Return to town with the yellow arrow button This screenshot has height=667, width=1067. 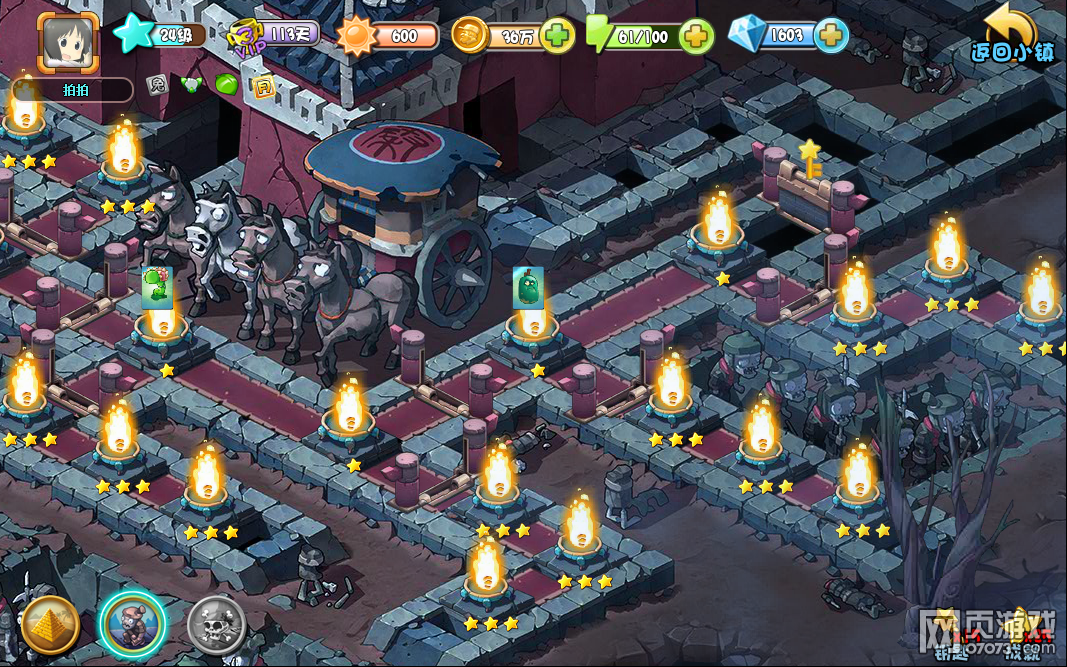1011,32
